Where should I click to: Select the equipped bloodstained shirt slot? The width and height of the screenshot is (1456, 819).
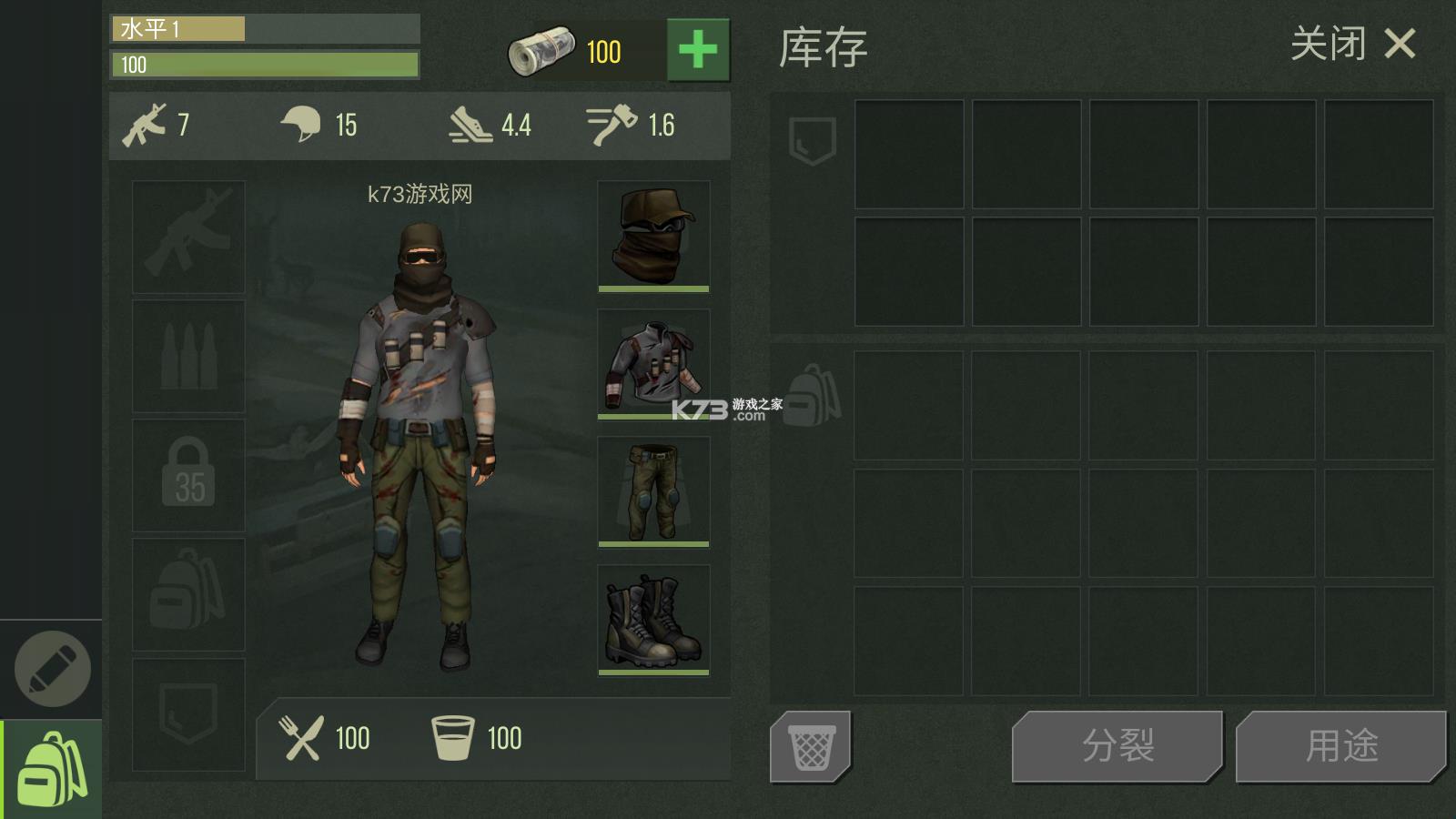(652, 364)
